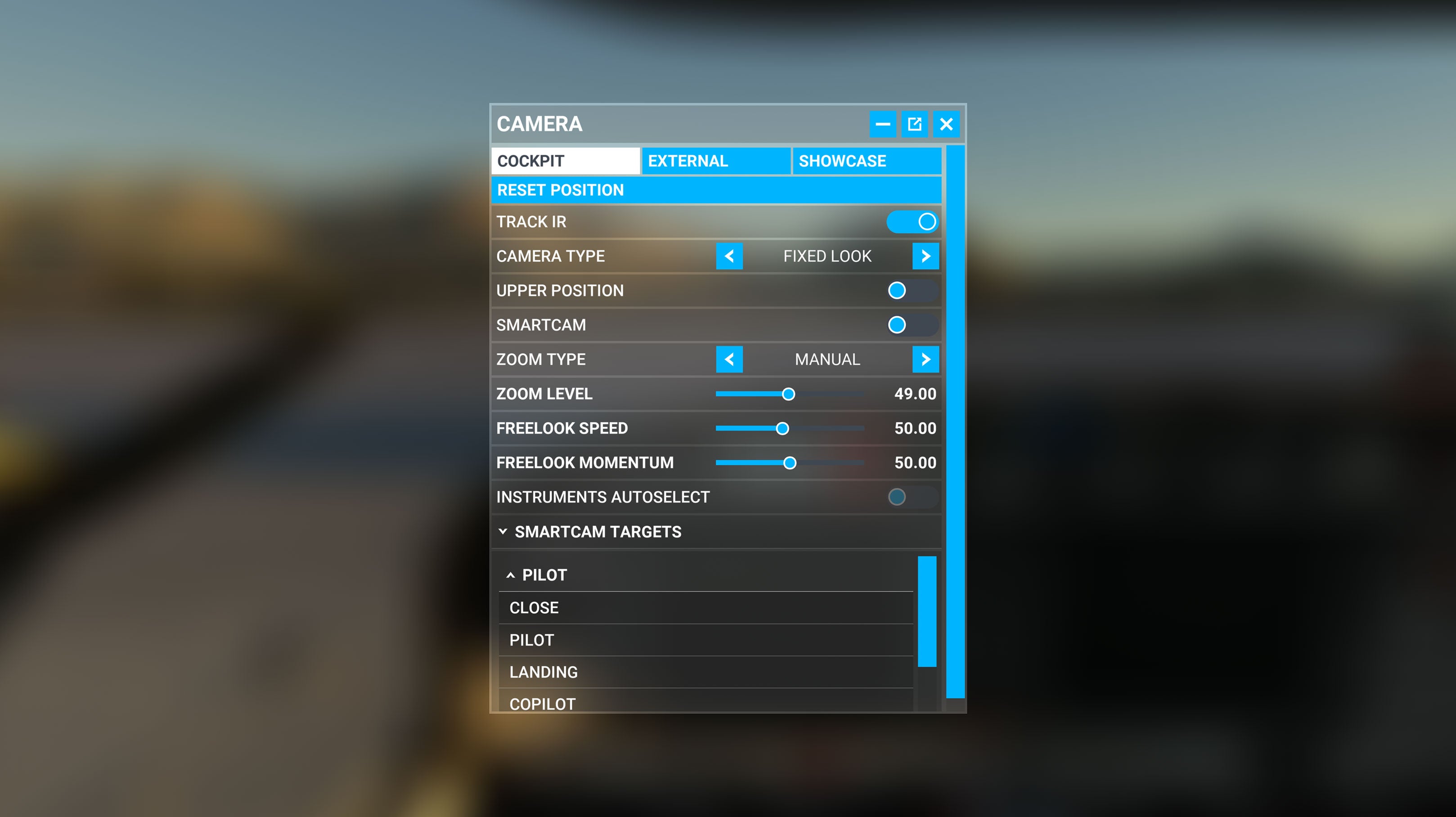The image size is (1456, 817).
Task: Open the Showcase tab
Action: pyautogui.click(x=866, y=161)
